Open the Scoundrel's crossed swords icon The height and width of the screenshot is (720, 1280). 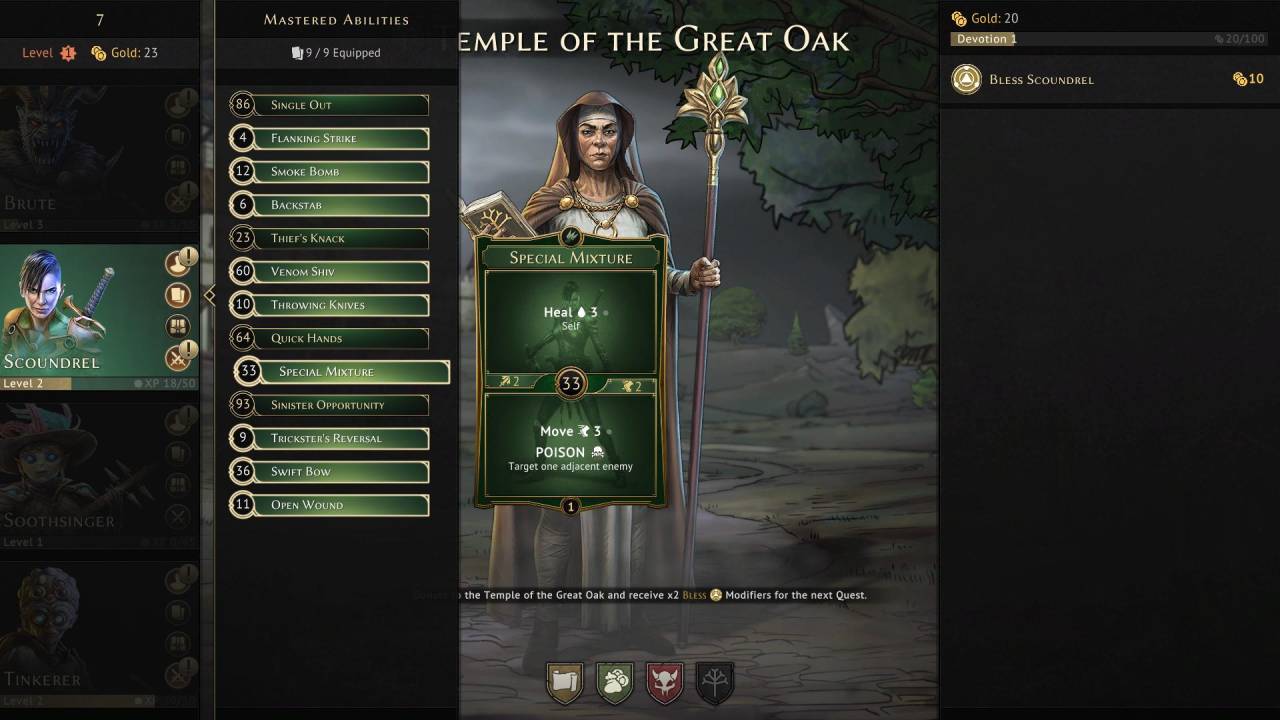(x=178, y=358)
